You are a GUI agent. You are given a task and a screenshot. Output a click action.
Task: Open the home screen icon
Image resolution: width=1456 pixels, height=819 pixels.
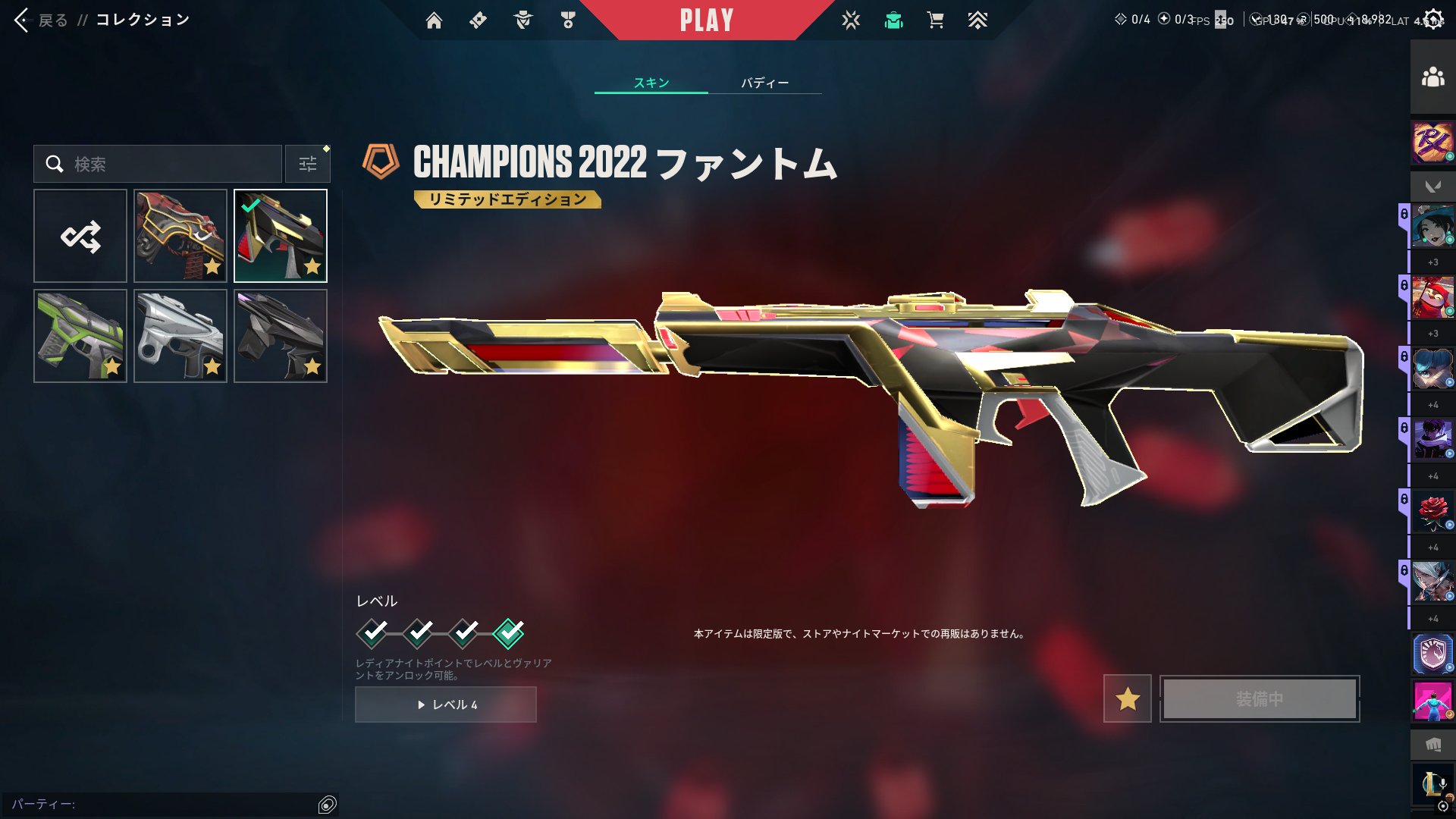pos(434,20)
